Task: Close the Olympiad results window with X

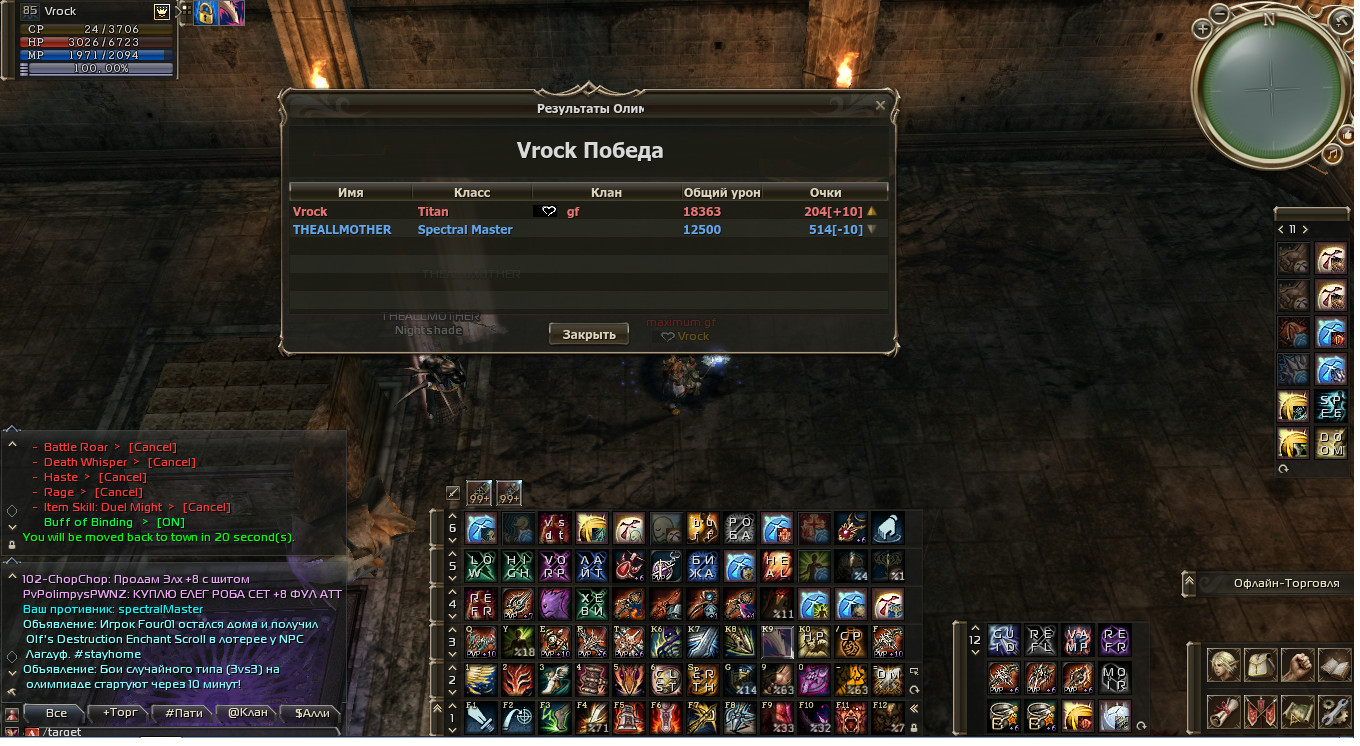Action: [x=880, y=105]
